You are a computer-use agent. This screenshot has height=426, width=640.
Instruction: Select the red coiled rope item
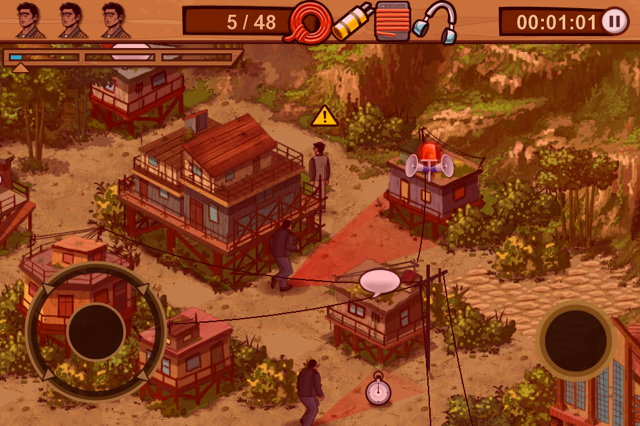coord(309,21)
